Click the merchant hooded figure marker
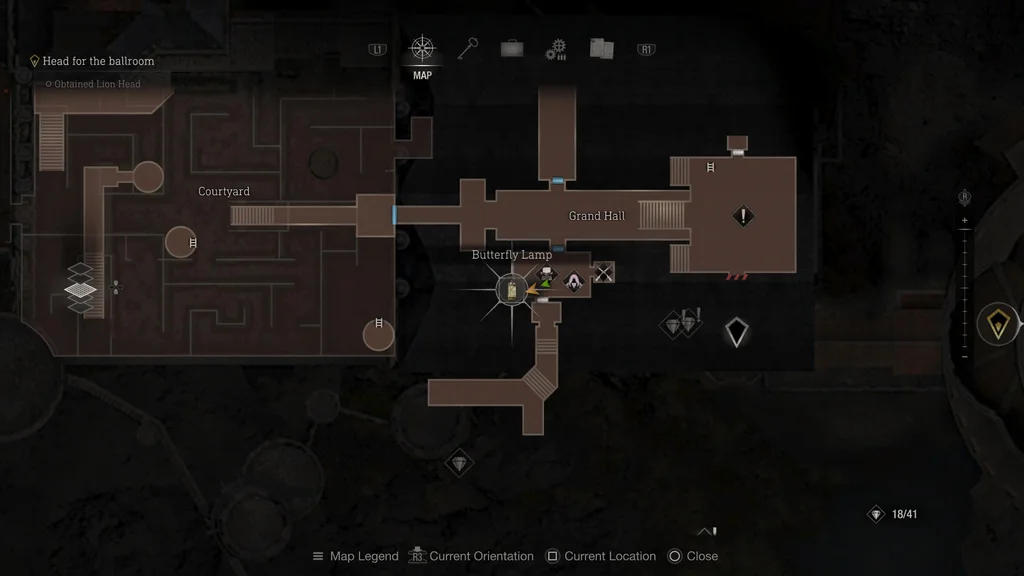 click(x=576, y=281)
